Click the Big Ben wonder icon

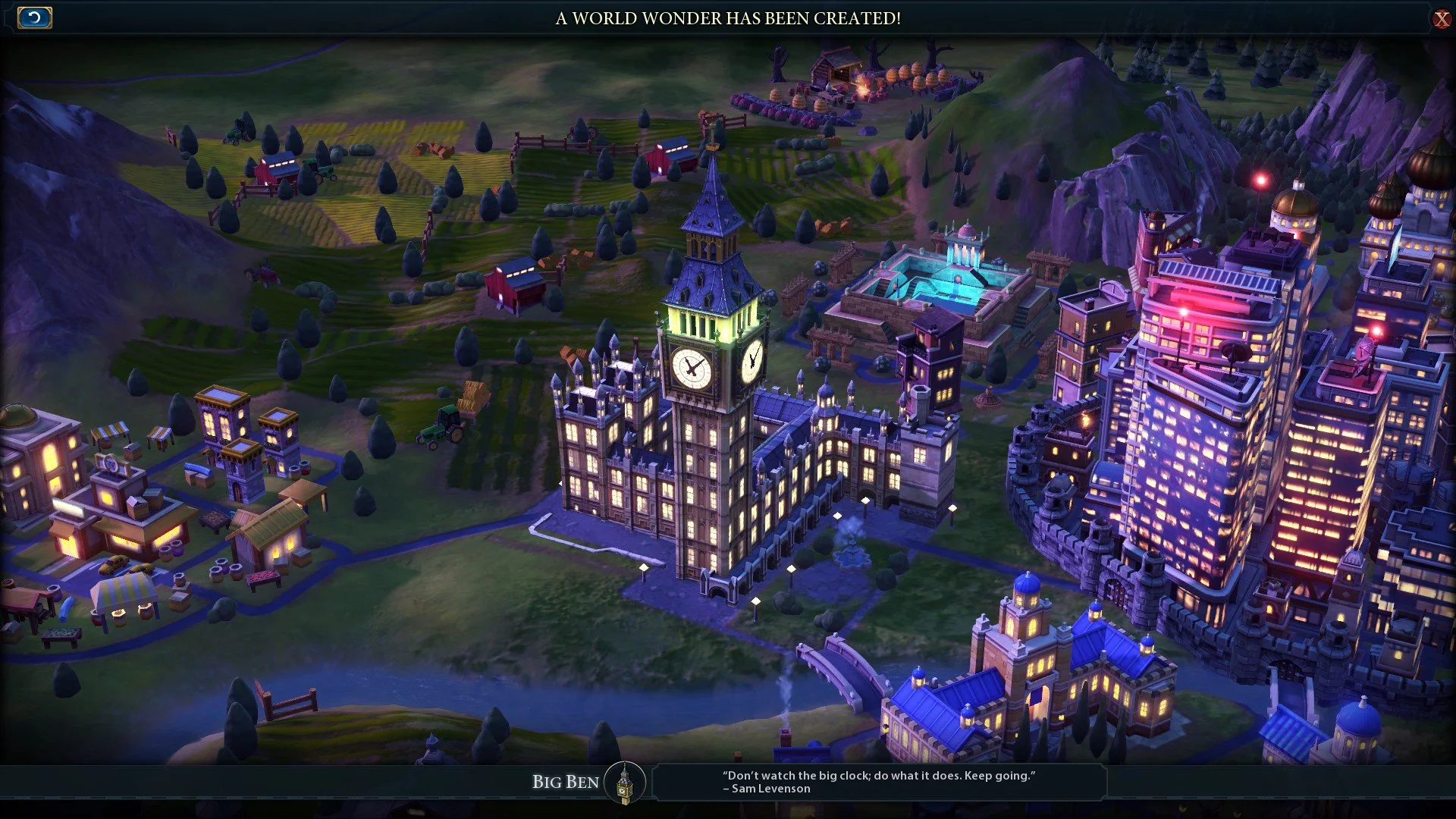pos(624,782)
